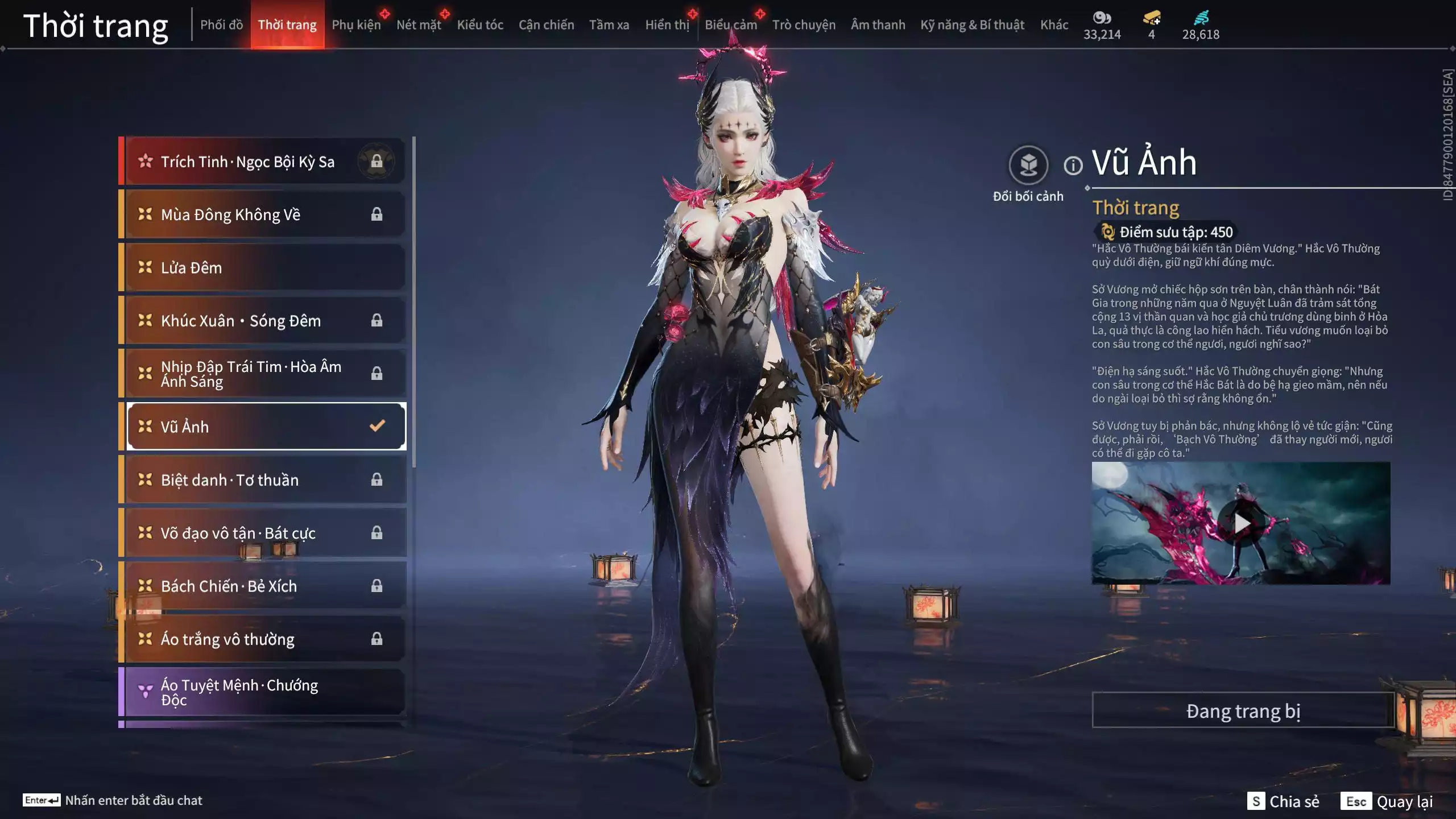The height and width of the screenshot is (819, 1456).
Task: Open the info icon beside Vũ Ảnh
Action: 1073,166
